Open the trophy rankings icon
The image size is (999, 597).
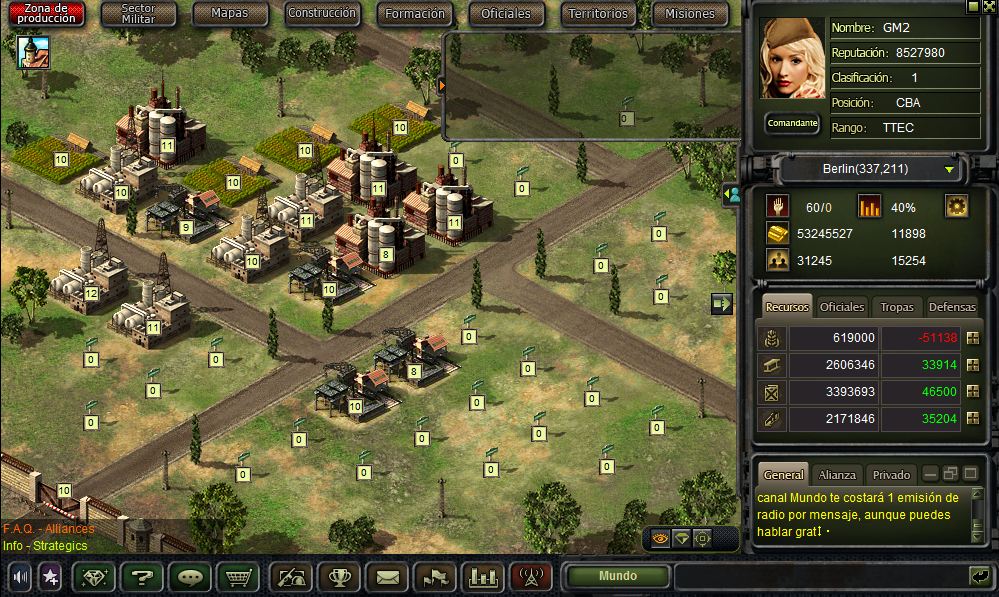click(339, 577)
